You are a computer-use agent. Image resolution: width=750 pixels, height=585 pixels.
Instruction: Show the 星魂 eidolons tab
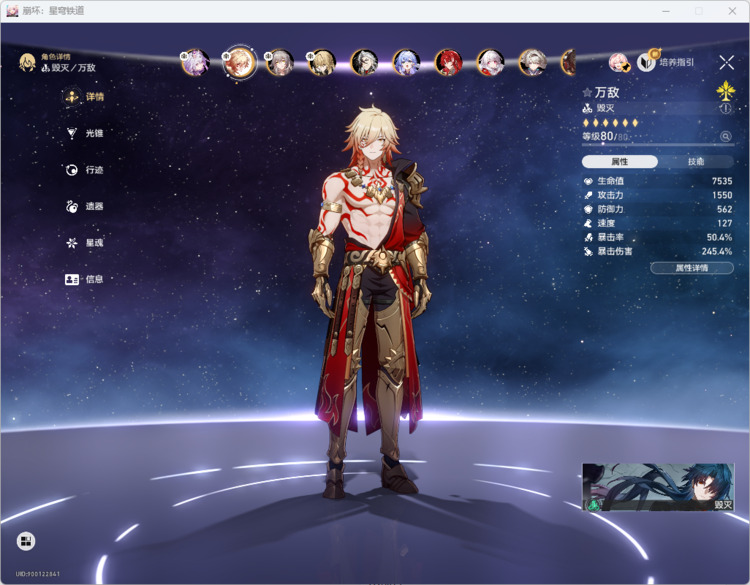85,243
